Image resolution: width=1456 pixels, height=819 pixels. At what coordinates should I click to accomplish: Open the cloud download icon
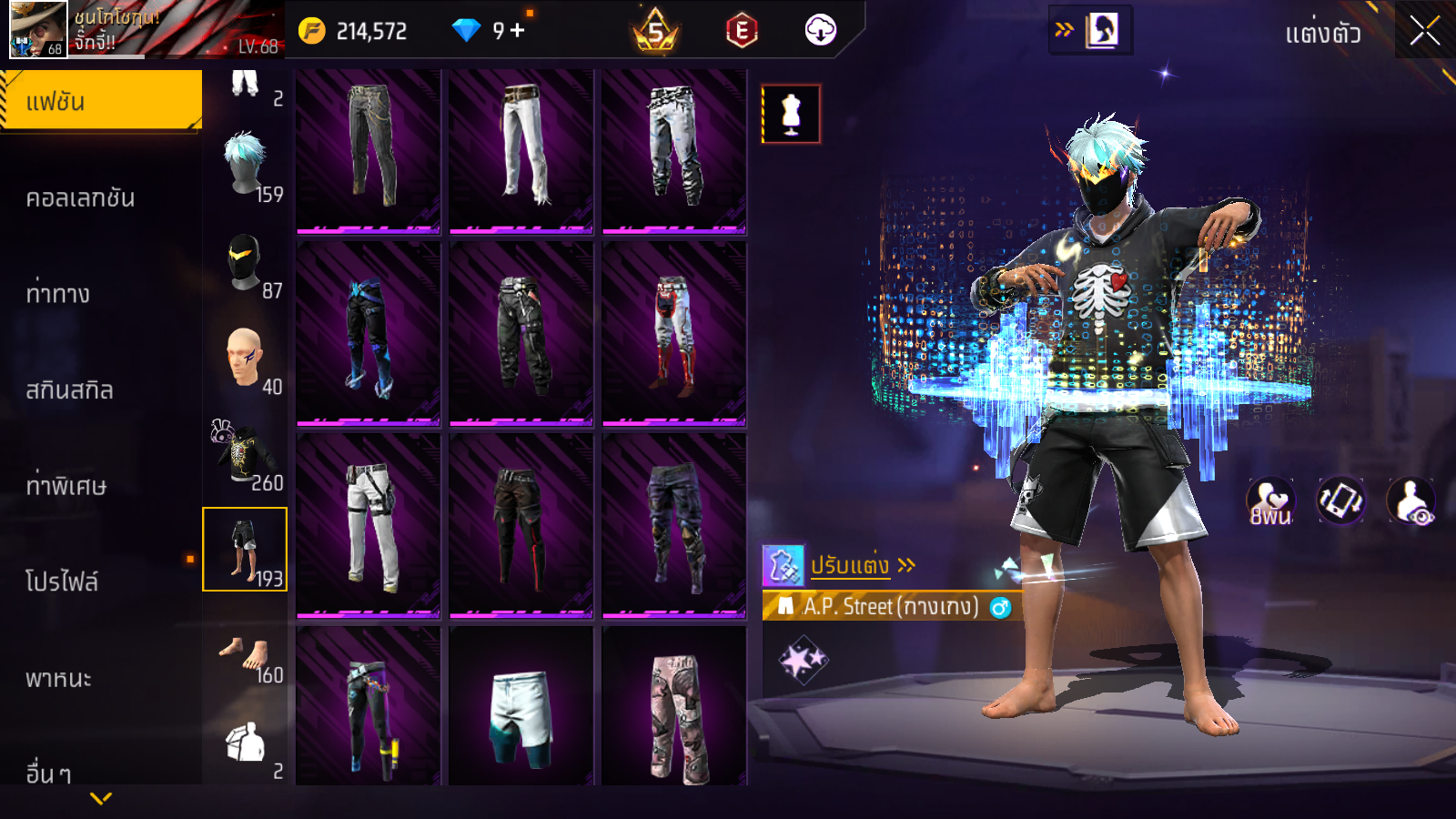click(x=820, y=30)
